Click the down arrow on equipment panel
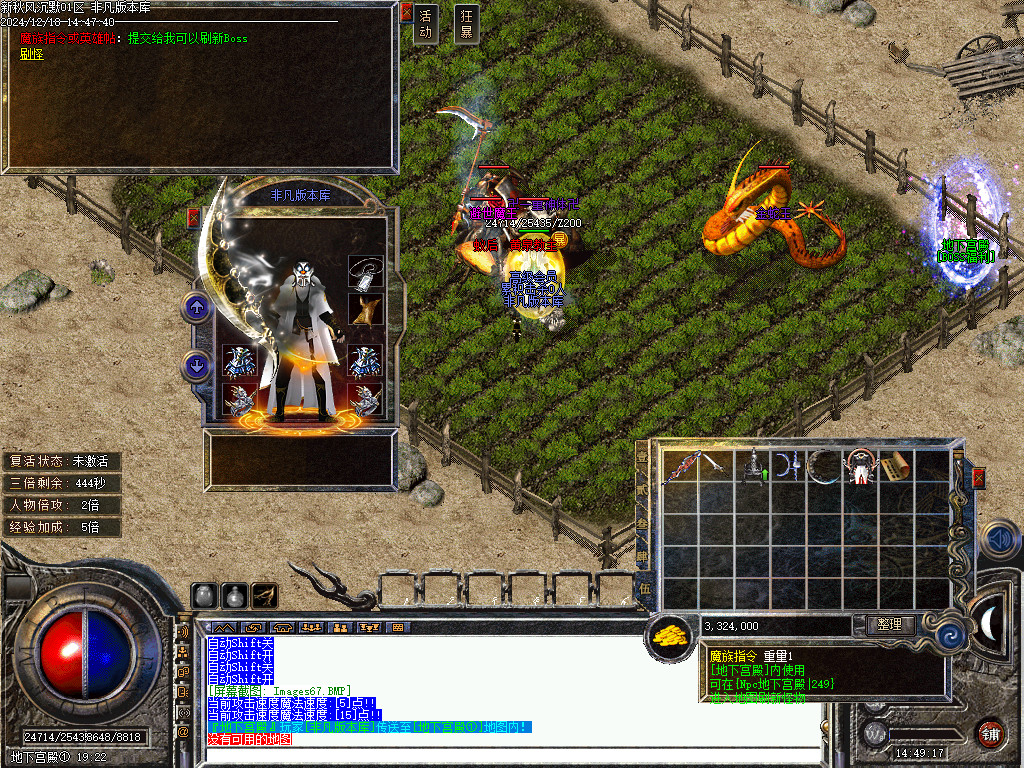 (197, 366)
